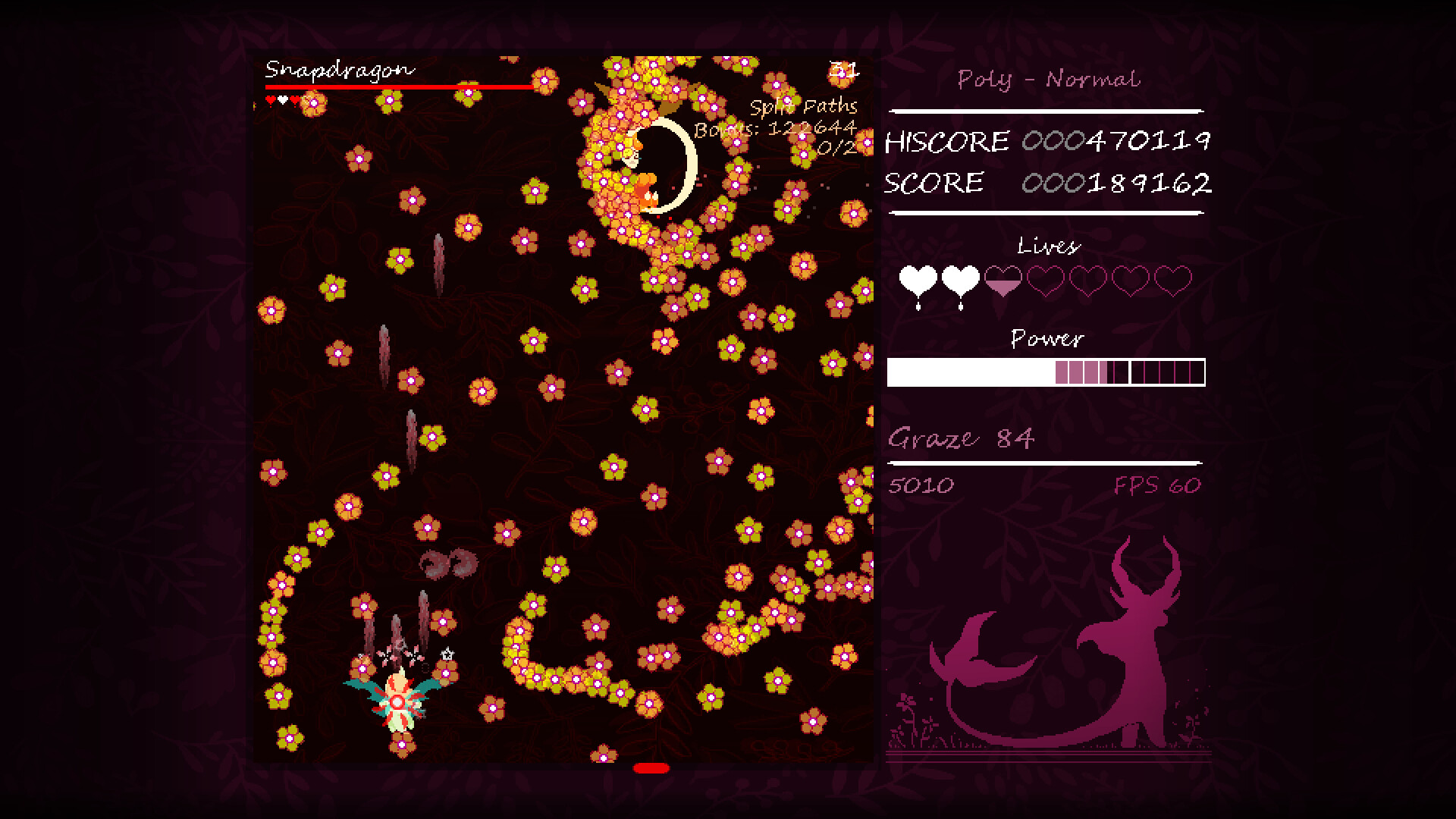Toggle the small red heart beside the boss bar
This screenshot has width=1456, height=819.
[271, 97]
